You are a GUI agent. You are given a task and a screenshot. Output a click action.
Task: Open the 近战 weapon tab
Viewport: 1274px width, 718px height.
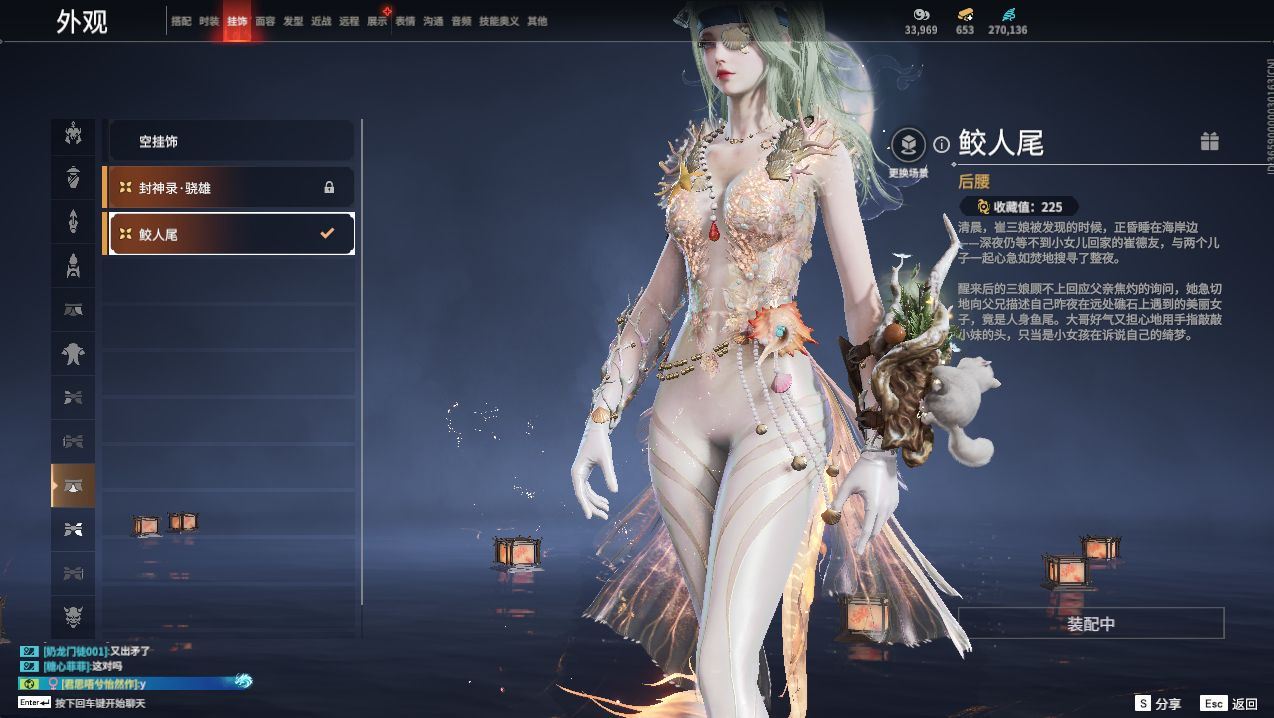[321, 21]
